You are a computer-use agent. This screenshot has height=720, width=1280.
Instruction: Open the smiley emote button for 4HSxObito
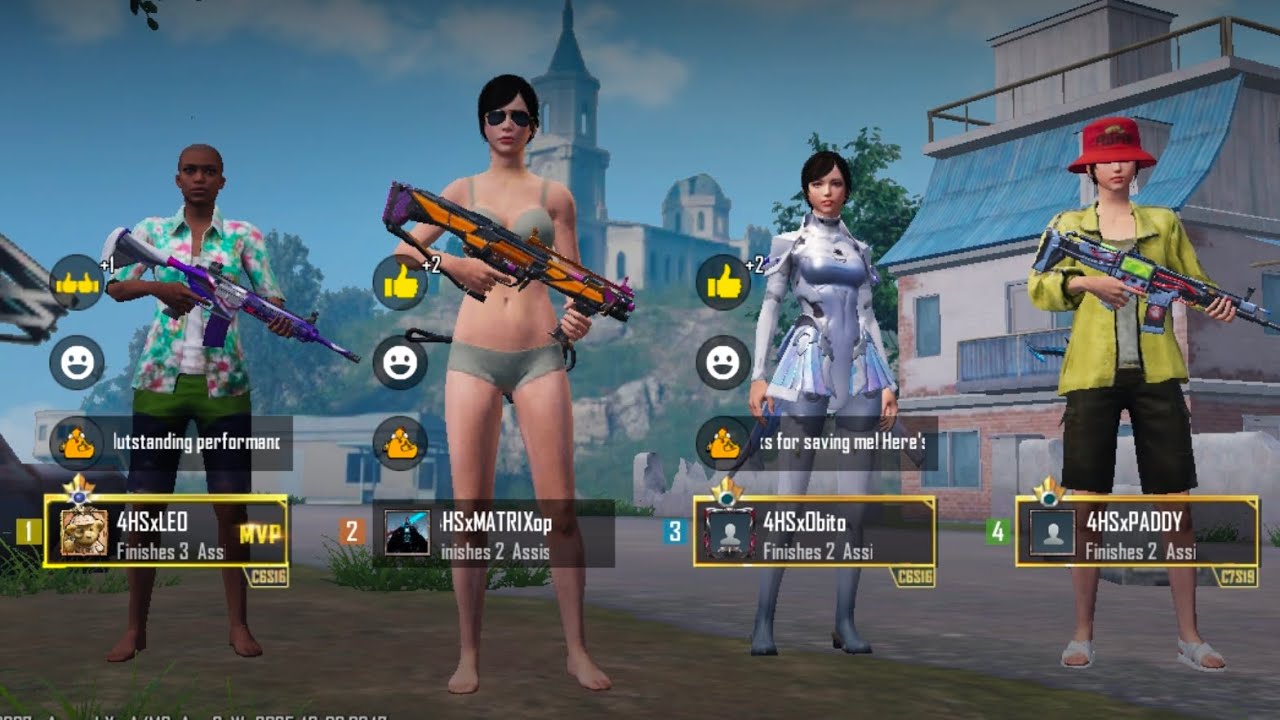[723, 362]
